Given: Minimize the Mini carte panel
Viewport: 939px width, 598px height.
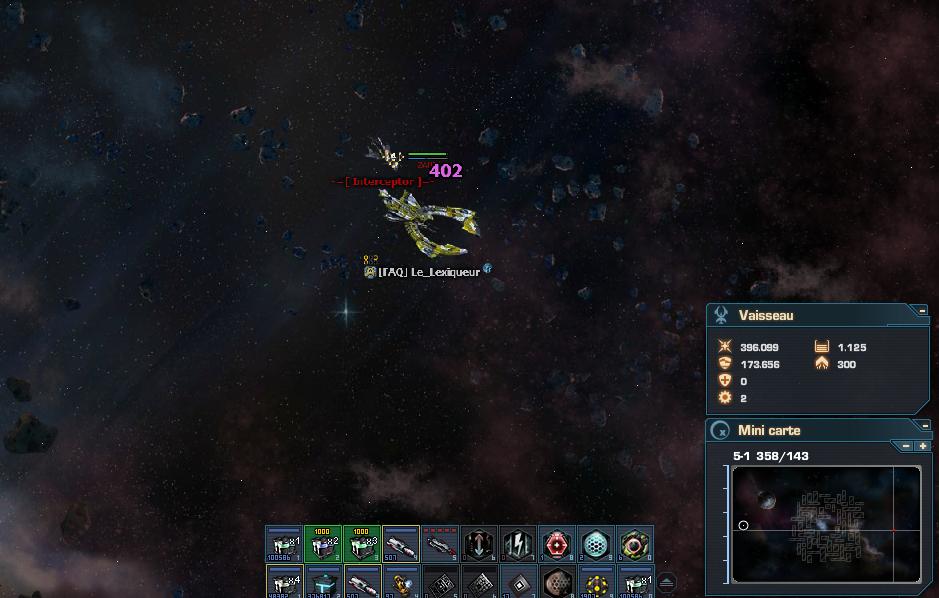Looking at the screenshot, I should 924,426.
